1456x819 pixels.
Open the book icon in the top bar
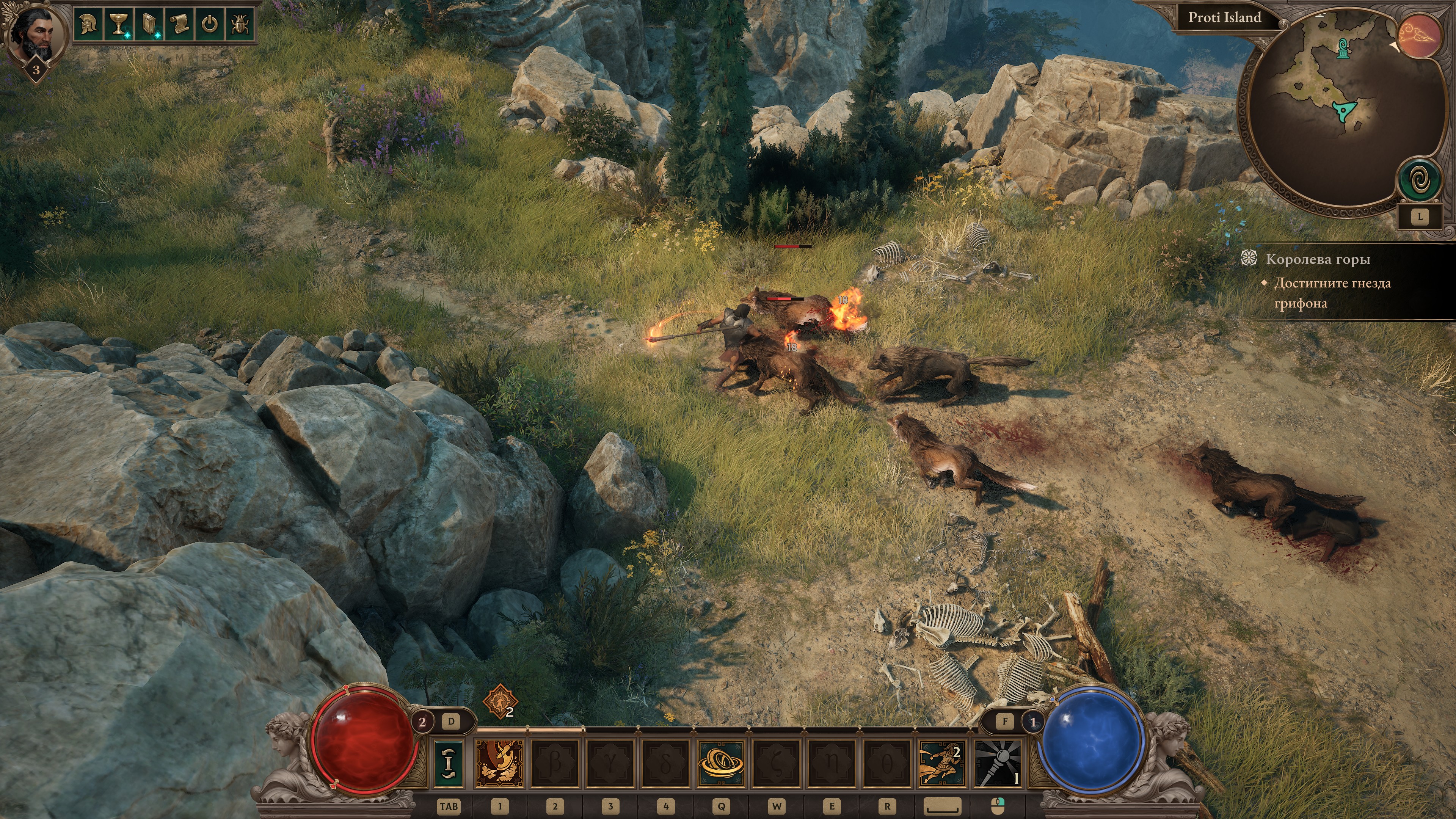149,24
